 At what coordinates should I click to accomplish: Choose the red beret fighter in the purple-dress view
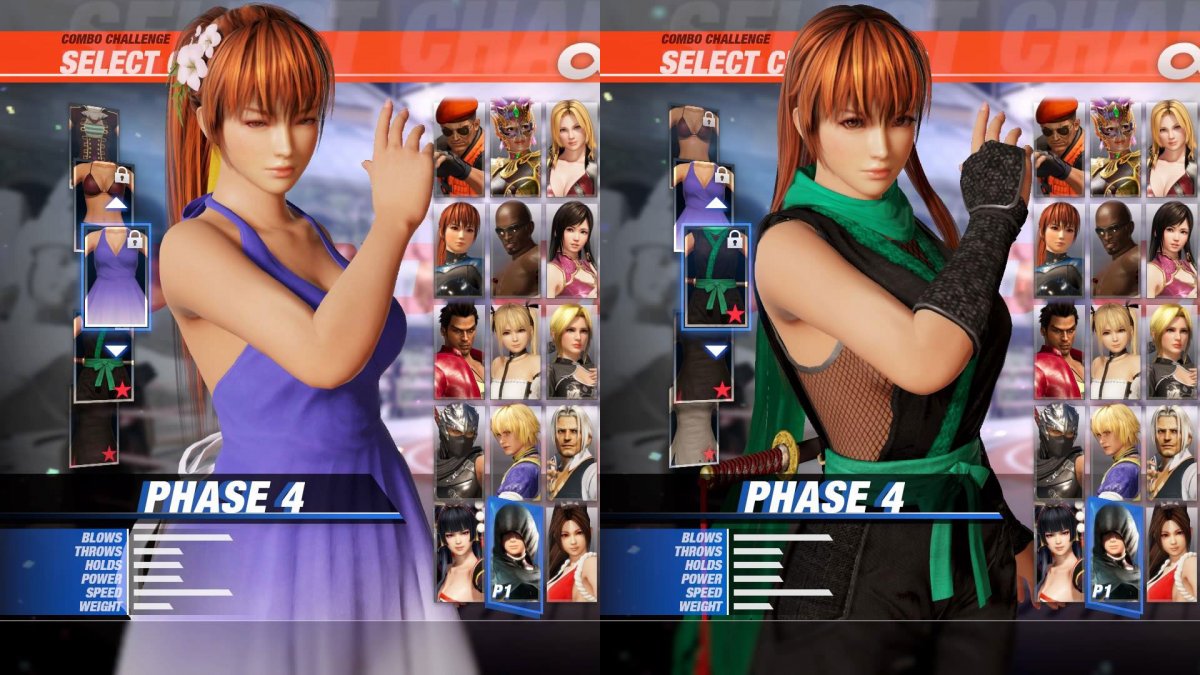tap(459, 147)
